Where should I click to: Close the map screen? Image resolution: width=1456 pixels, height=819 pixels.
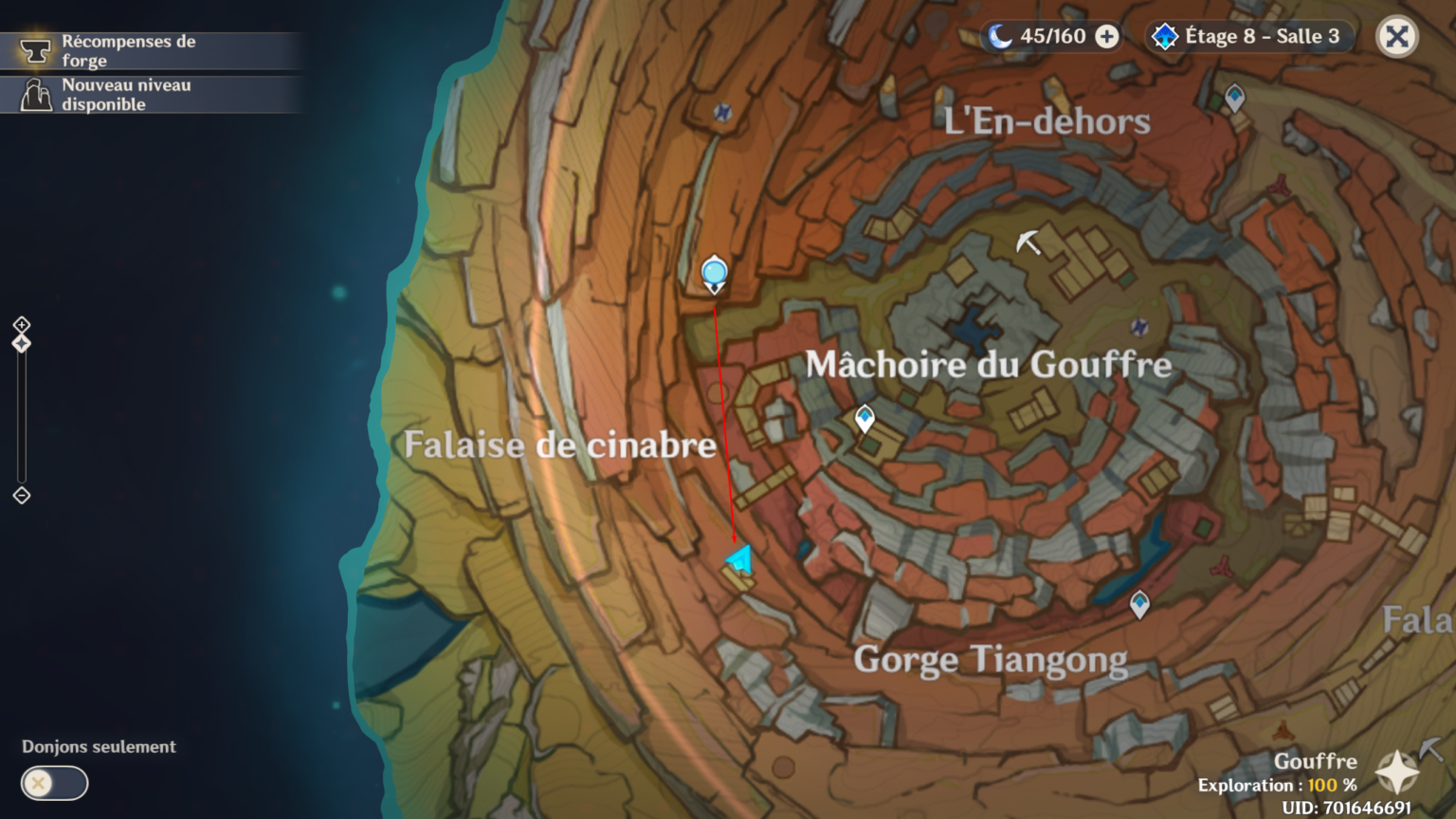(1396, 37)
